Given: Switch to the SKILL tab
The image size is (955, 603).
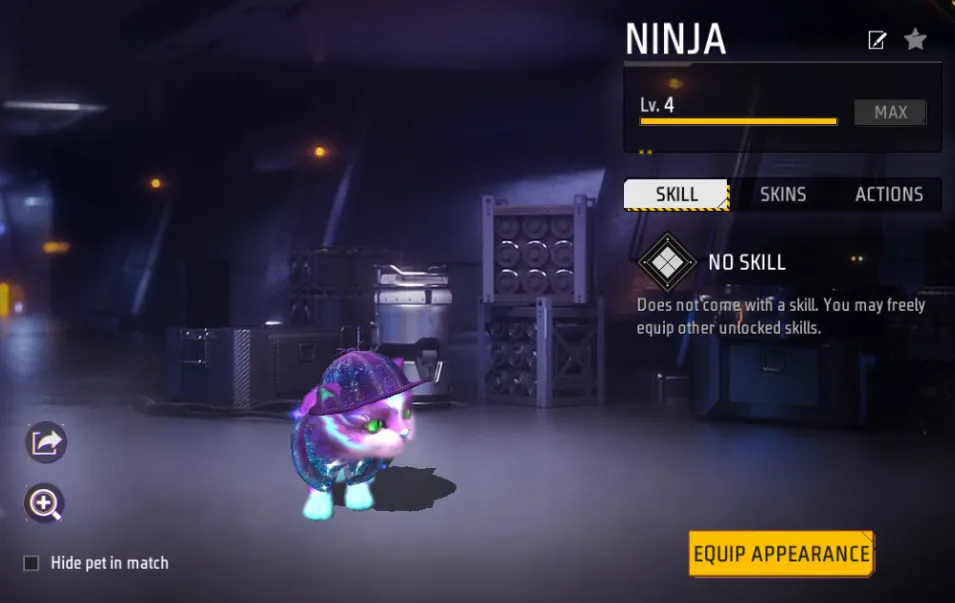Looking at the screenshot, I should (677, 194).
